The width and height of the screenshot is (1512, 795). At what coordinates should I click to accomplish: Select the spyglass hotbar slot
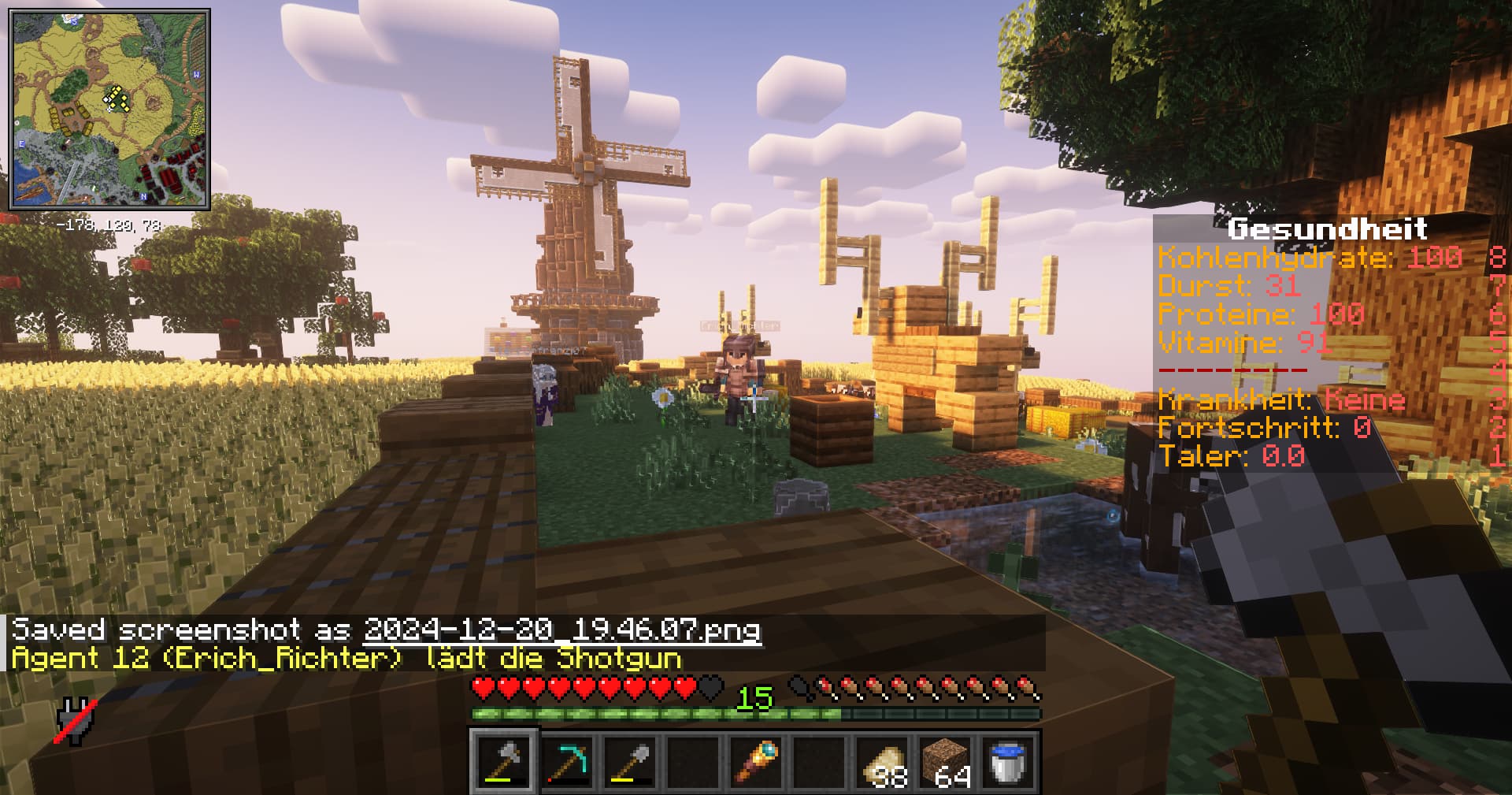tap(757, 762)
